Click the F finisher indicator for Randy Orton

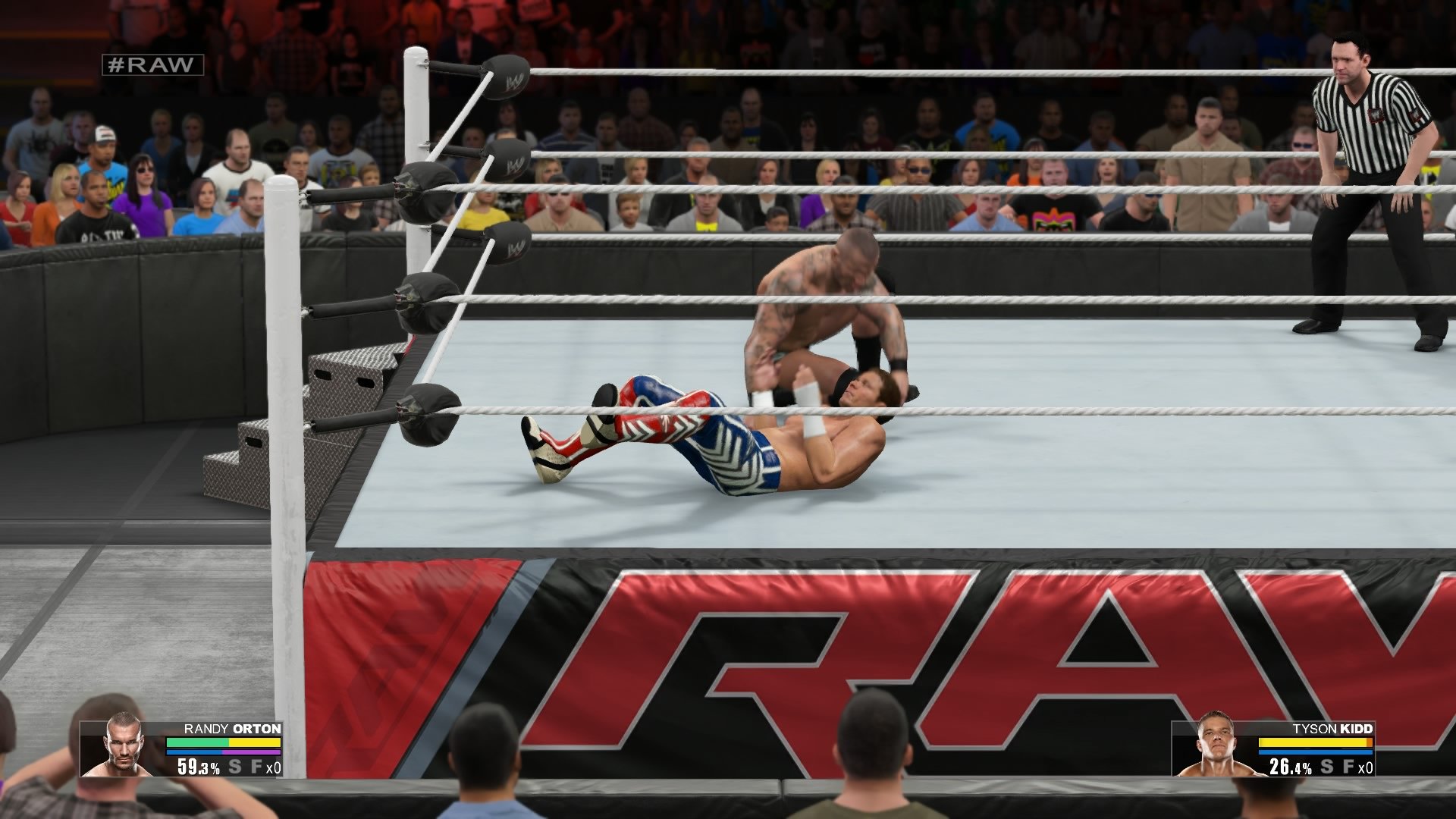[x=256, y=768]
